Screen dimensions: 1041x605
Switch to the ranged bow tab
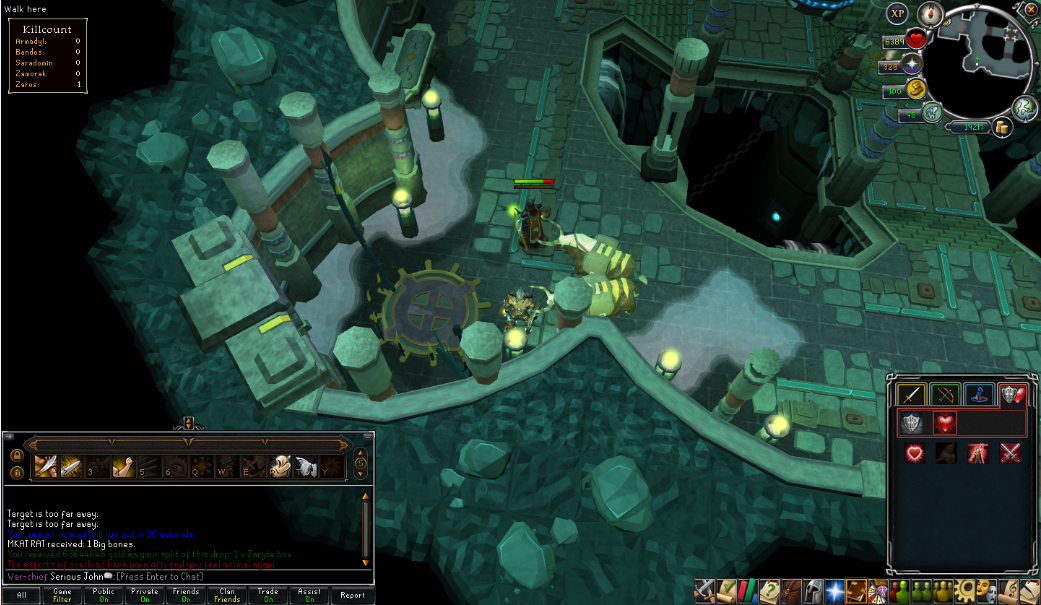944,394
